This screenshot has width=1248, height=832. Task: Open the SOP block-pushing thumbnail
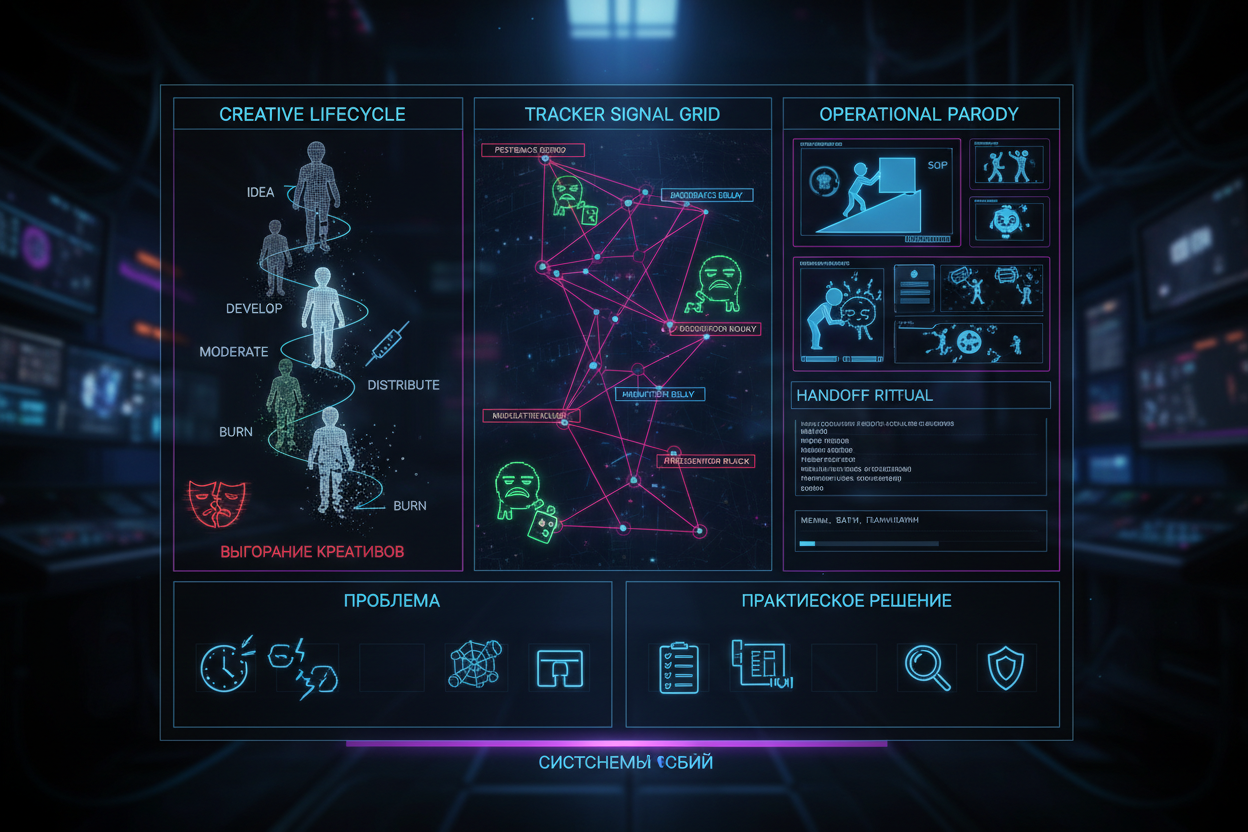pos(876,192)
